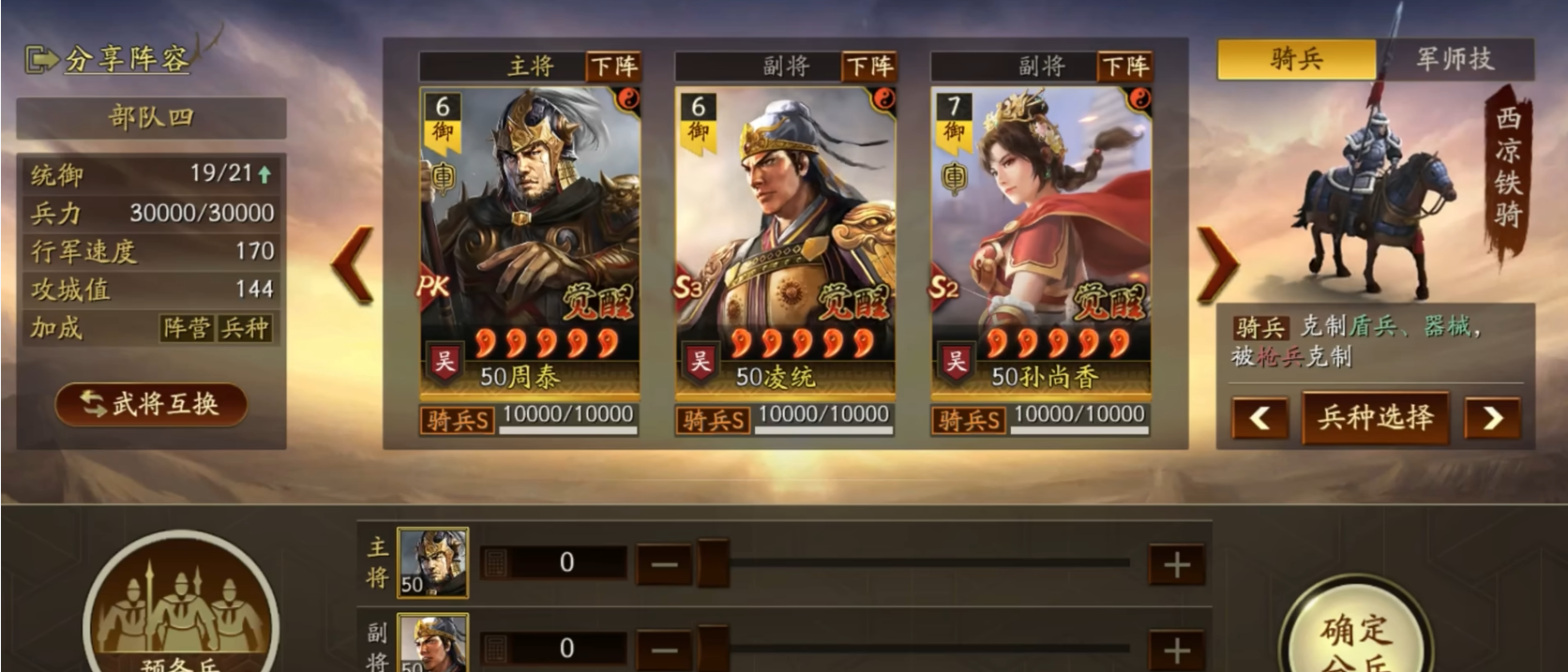
Task: Go to next team with right arrow
Action: coord(1217,265)
